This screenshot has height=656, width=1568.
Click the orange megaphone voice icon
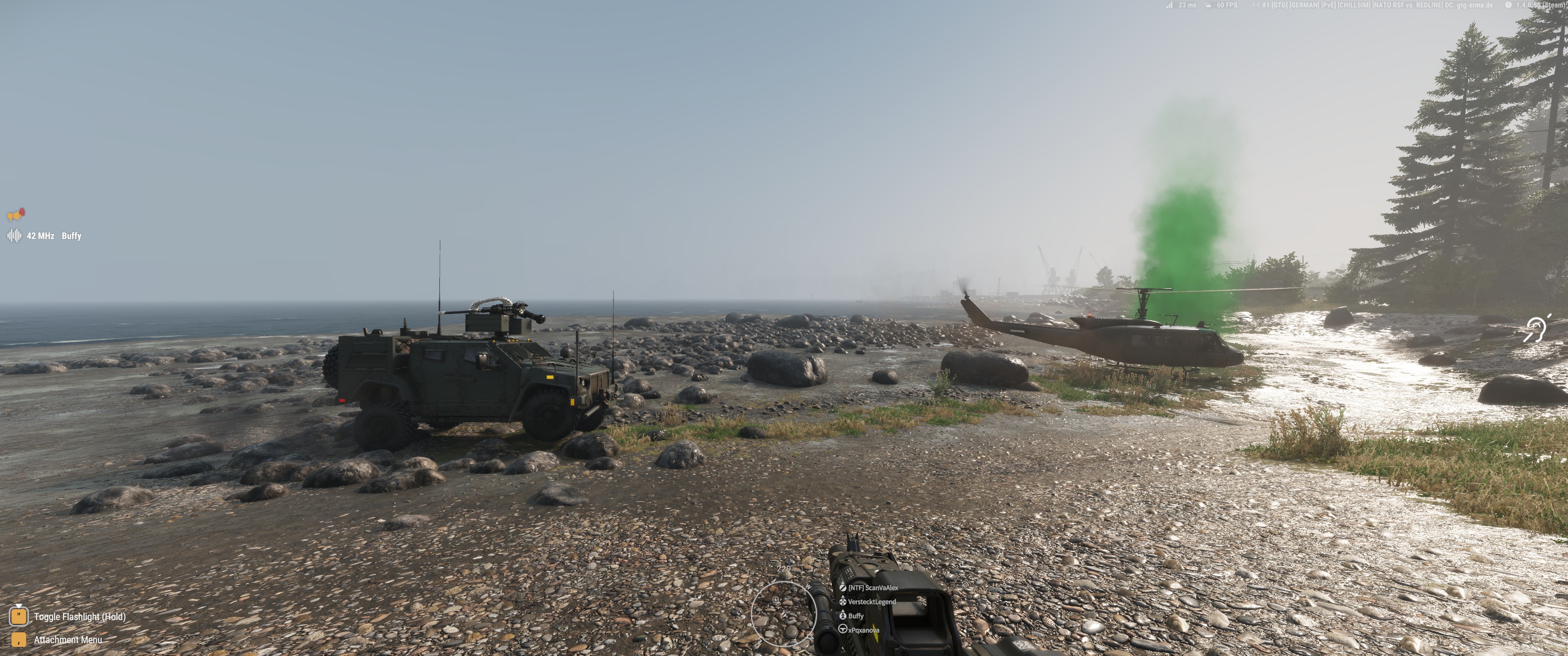tap(16, 214)
